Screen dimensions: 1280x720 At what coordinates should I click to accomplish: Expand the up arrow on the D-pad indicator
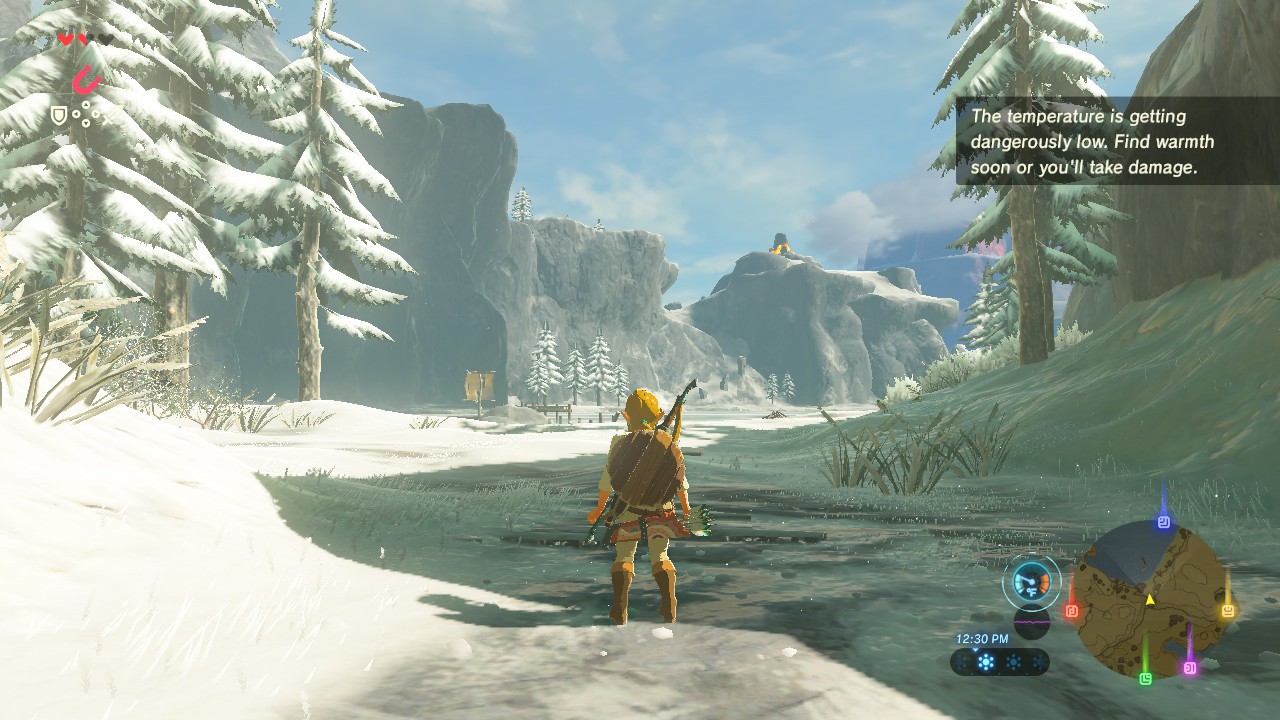85,104
